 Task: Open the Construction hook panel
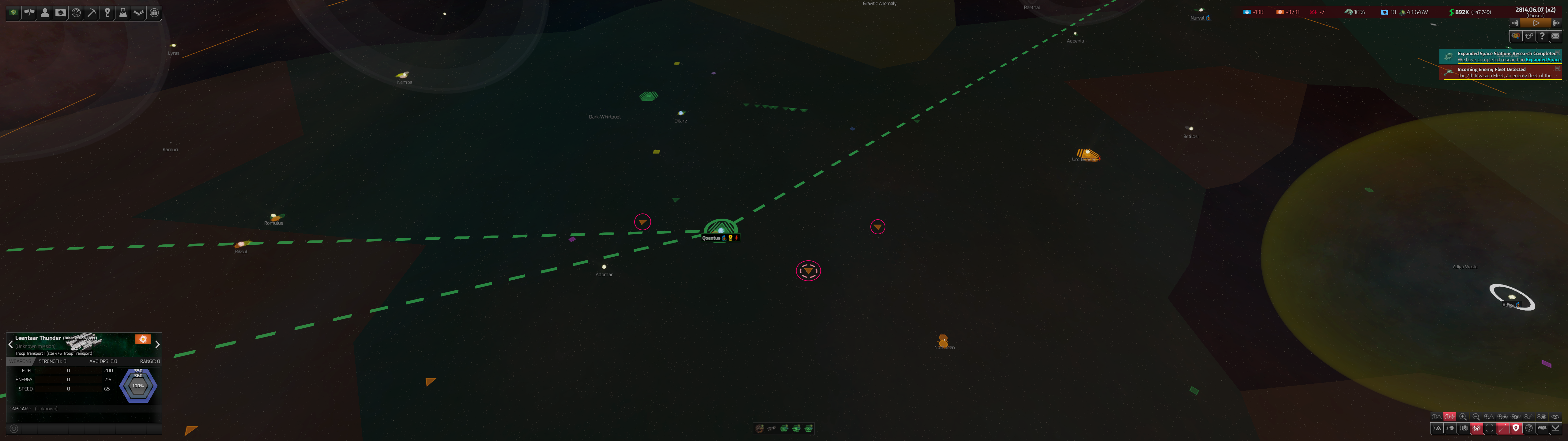pos(108,13)
